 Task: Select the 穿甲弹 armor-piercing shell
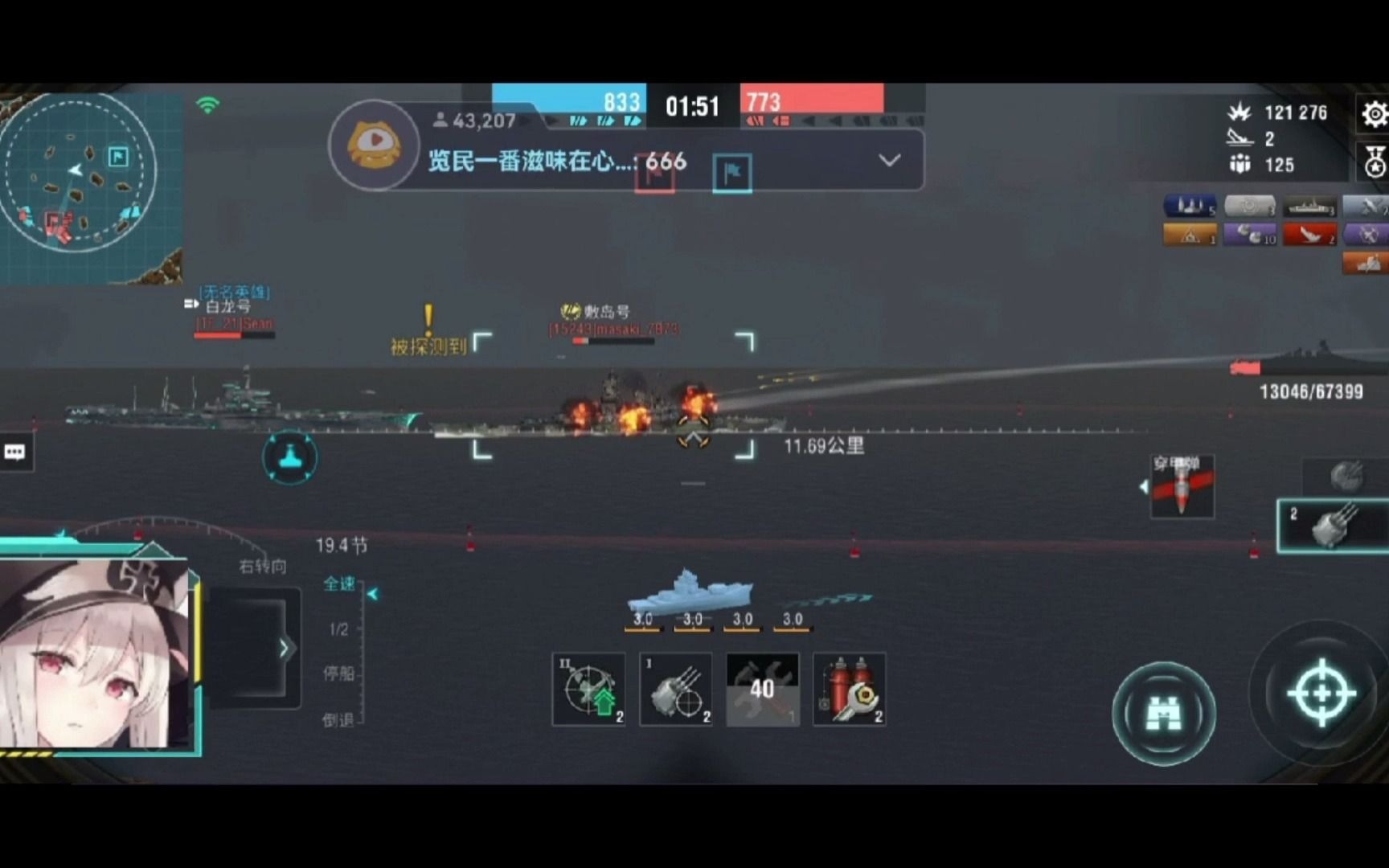pos(1182,485)
